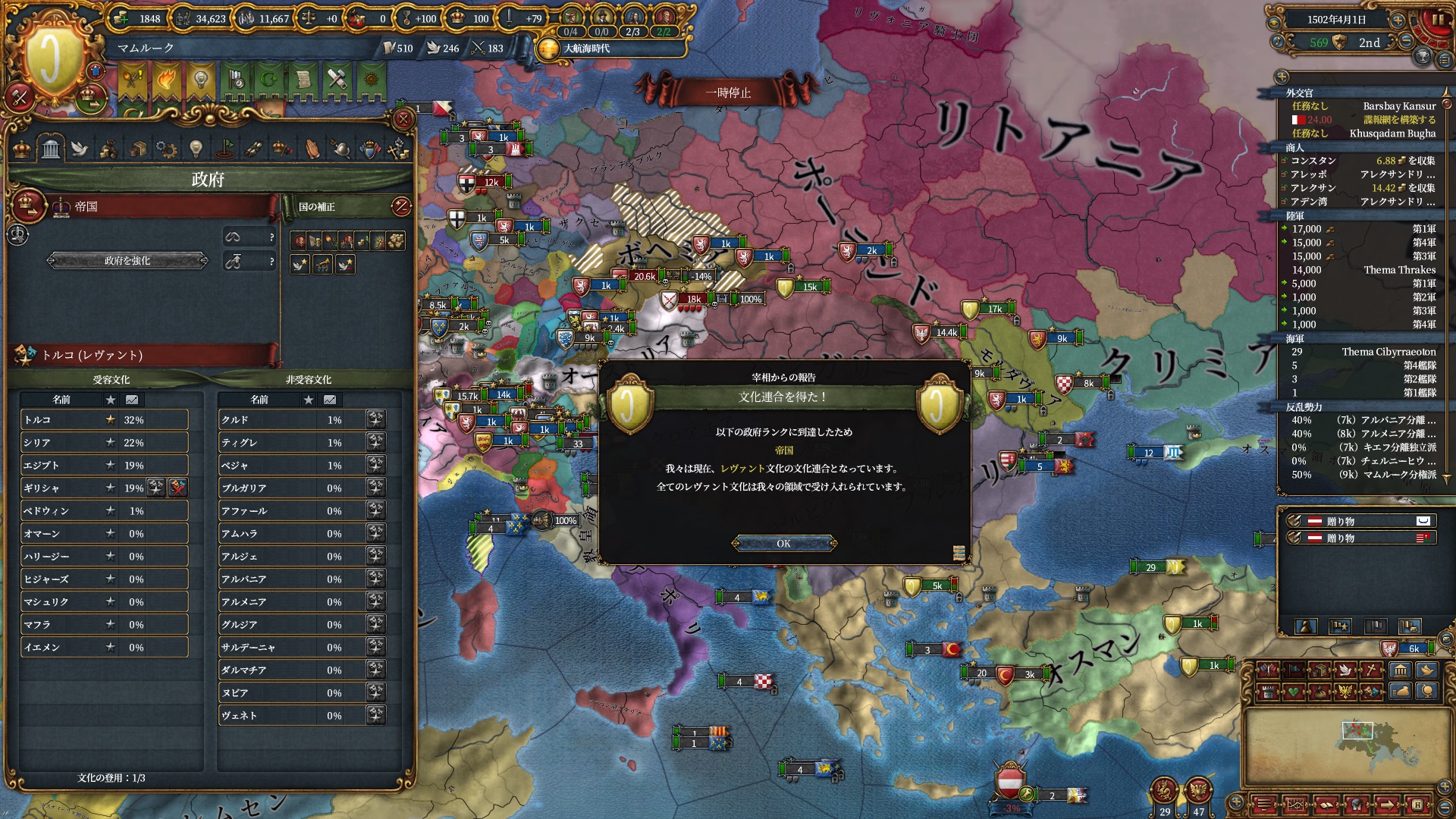Click the 政府を強化 button
Viewport: 1456px width, 819px height.
pyautogui.click(x=127, y=261)
